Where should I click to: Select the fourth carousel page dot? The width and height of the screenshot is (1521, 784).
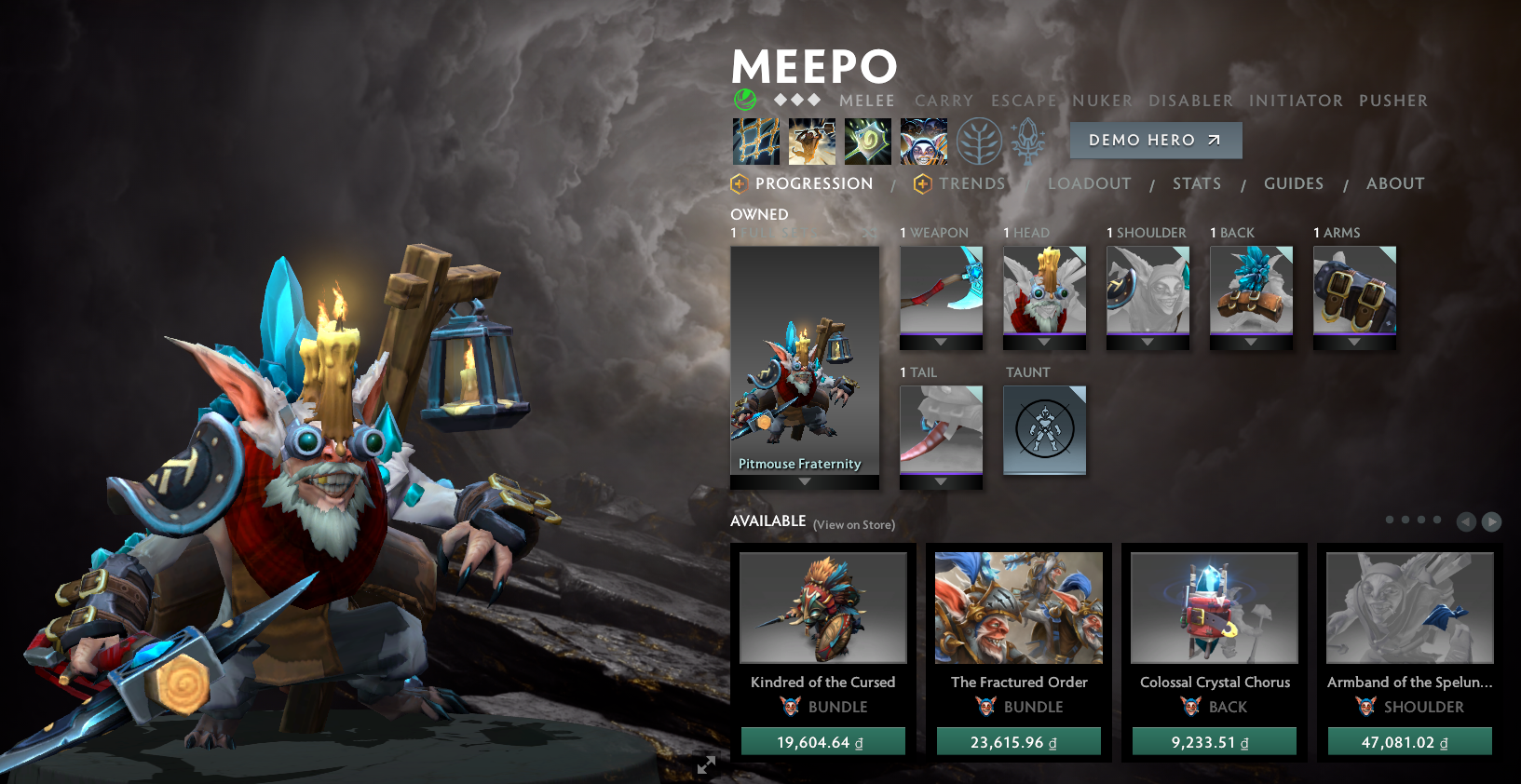click(x=1437, y=520)
